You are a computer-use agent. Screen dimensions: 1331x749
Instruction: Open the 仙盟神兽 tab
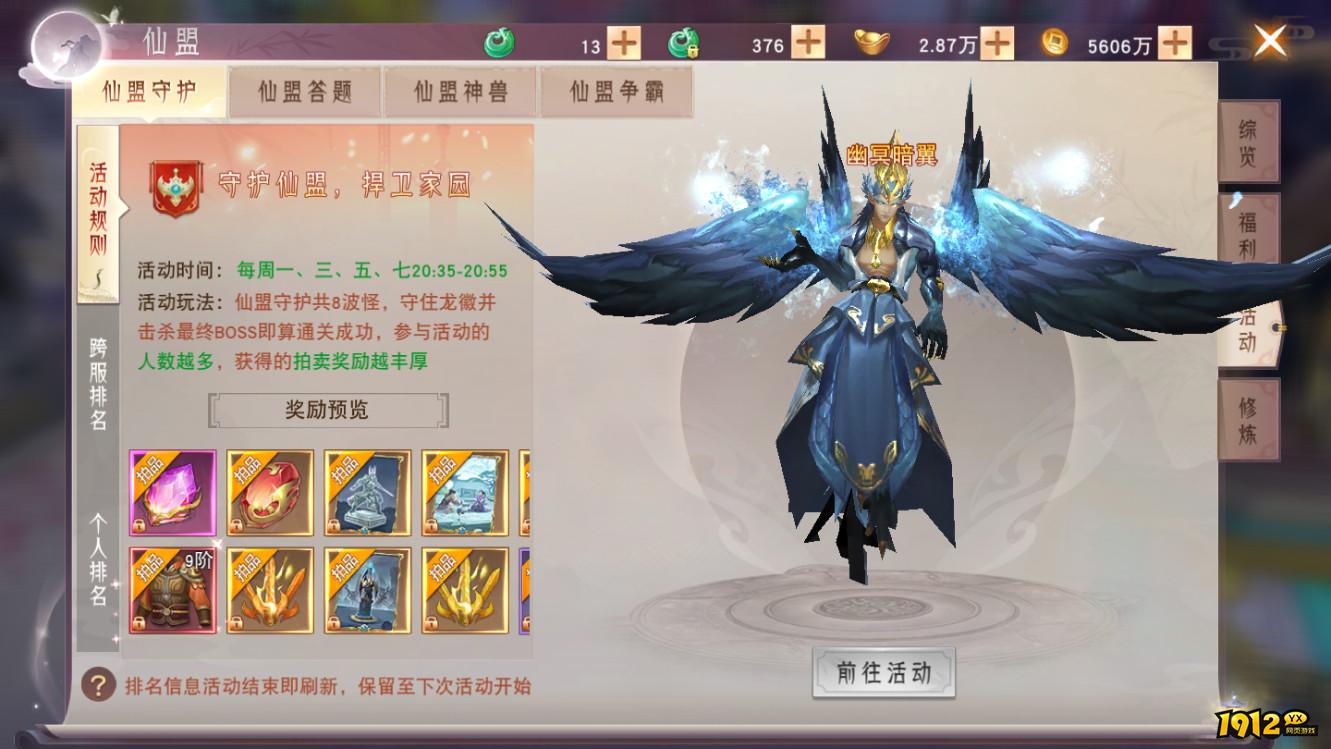click(460, 91)
